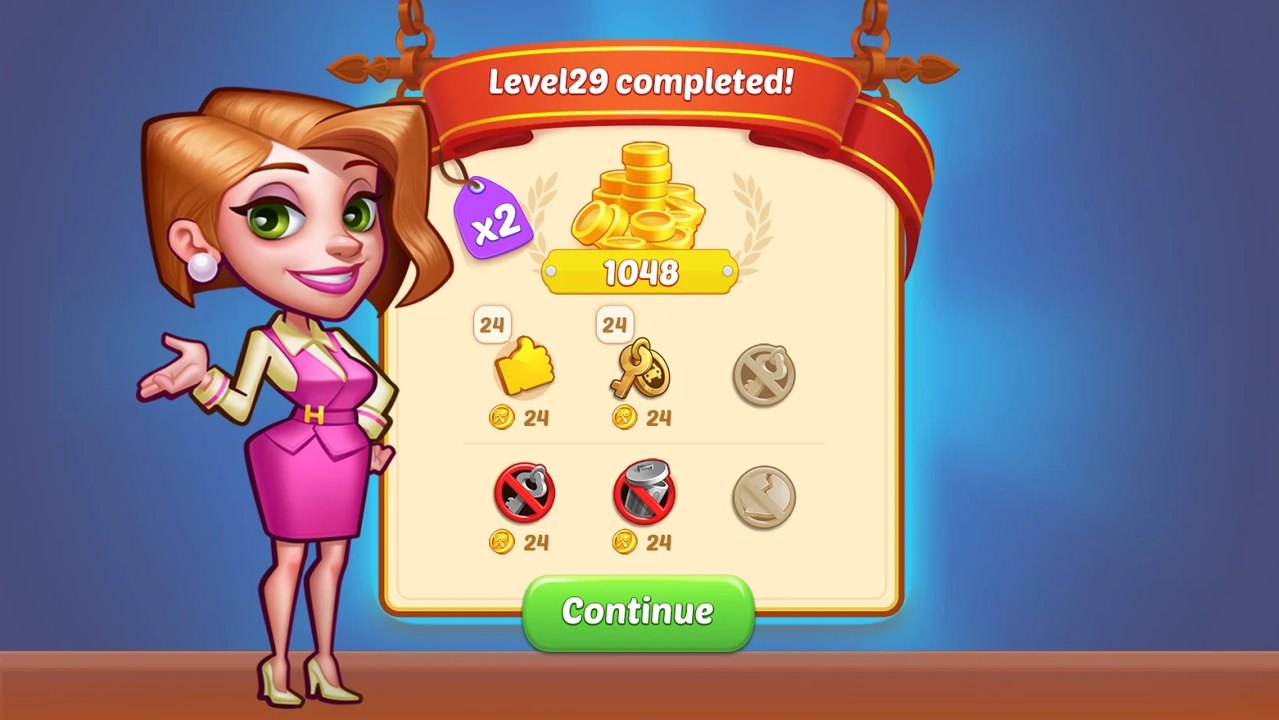This screenshot has width=1279, height=720.
Task: Select the golden key bonus icon
Action: [642, 369]
